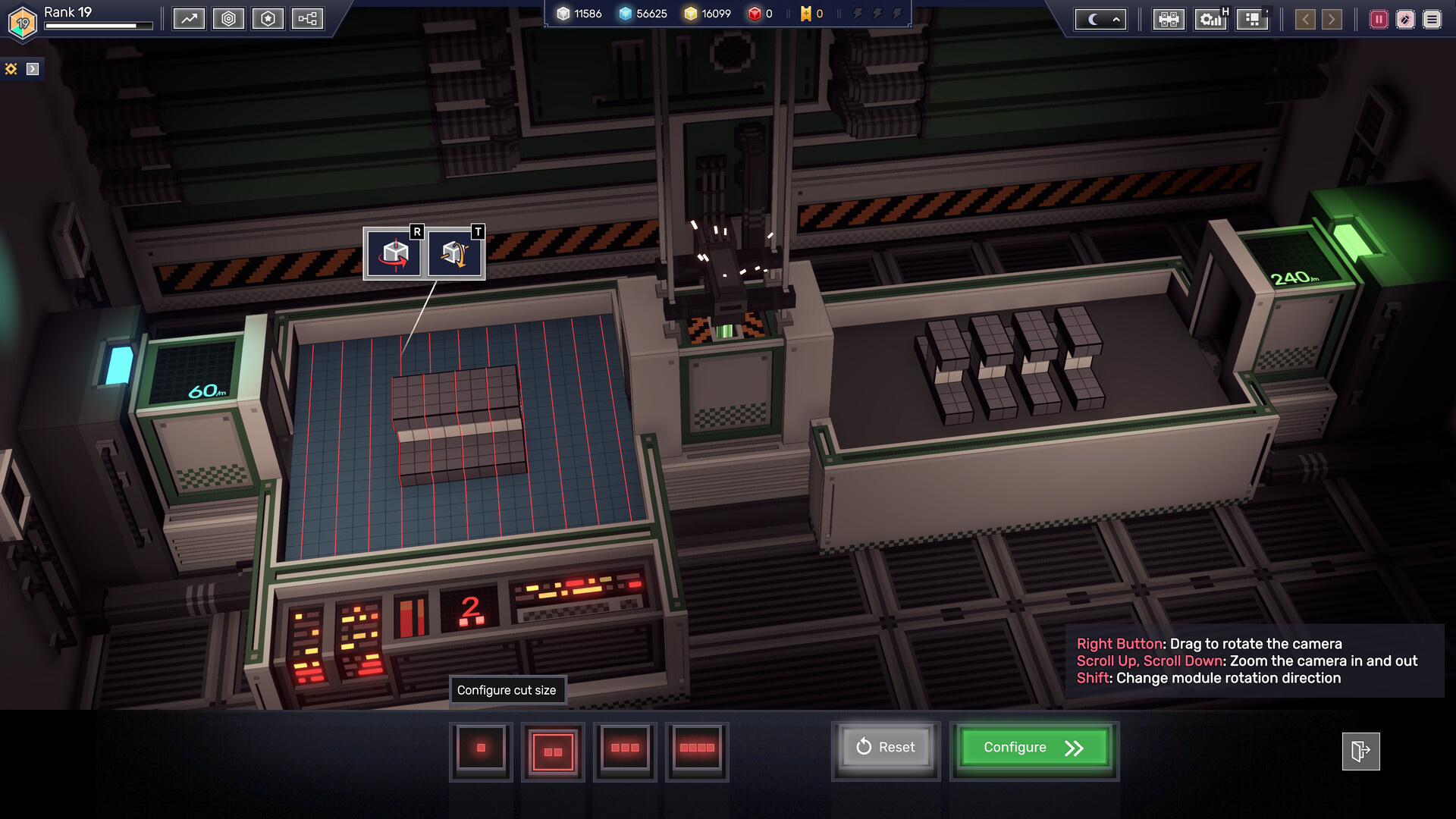Open the statistics trend panel
Viewport: 1456px width, 819px height.
(189, 19)
